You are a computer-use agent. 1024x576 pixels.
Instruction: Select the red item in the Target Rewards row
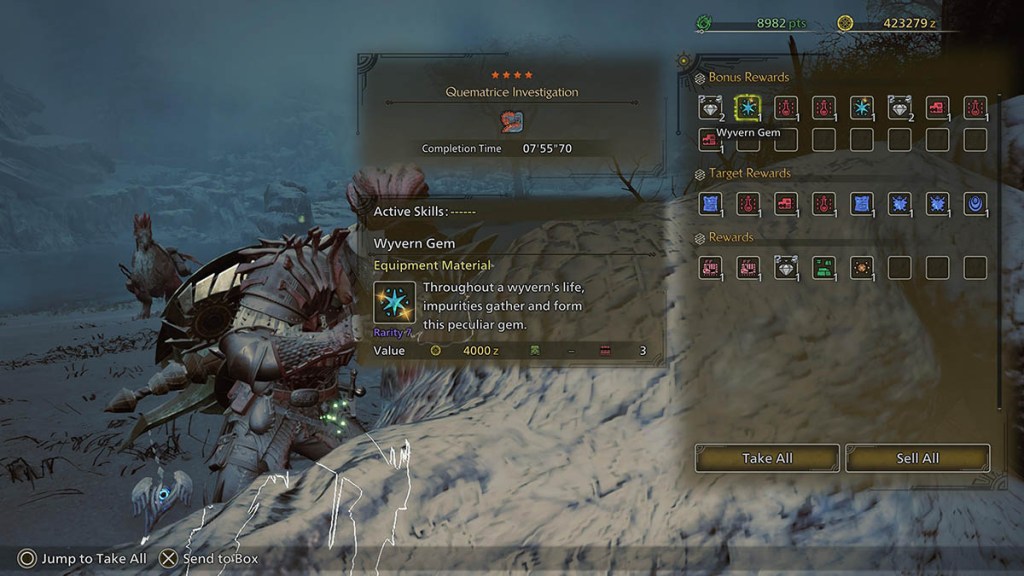pos(786,204)
